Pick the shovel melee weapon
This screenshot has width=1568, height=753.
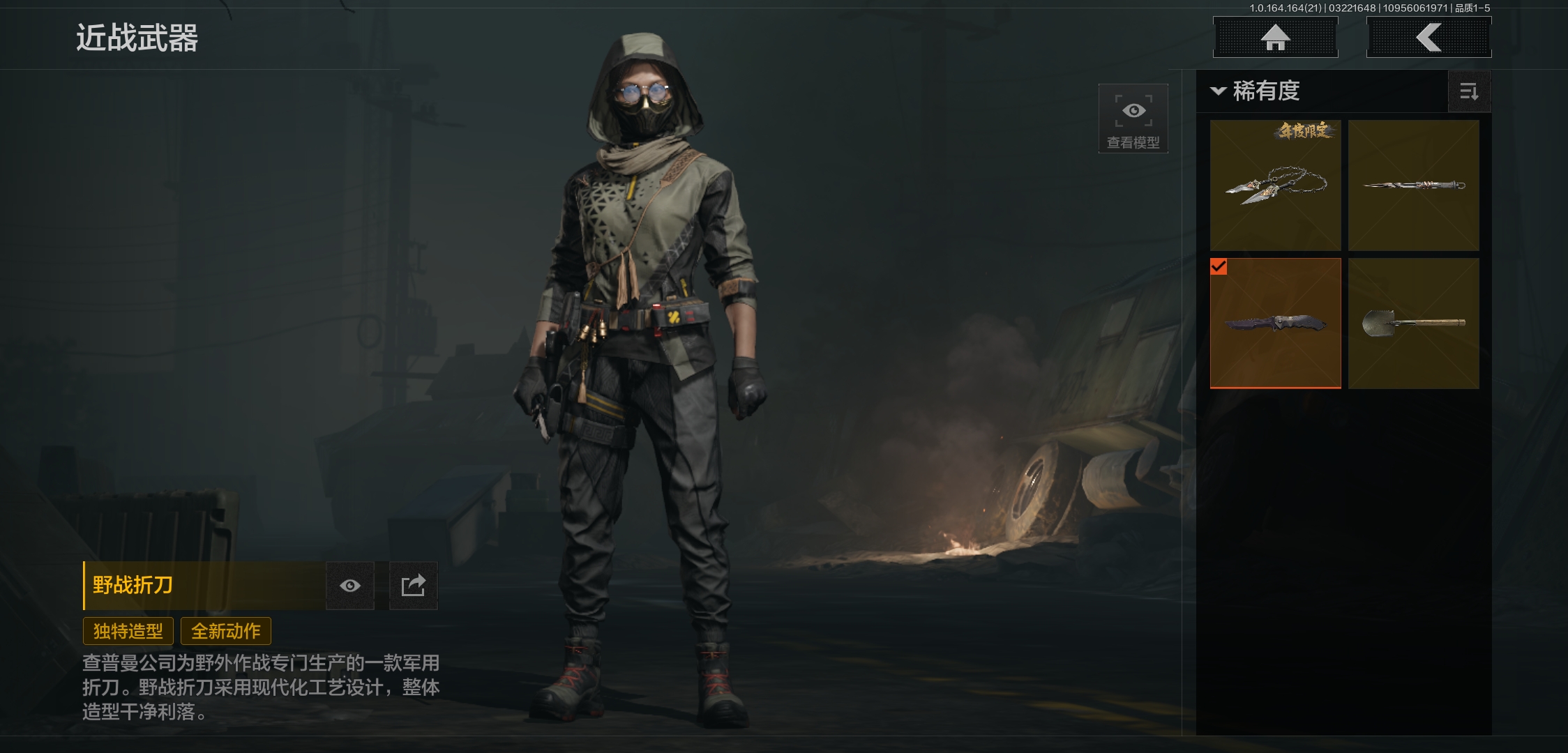click(1413, 324)
